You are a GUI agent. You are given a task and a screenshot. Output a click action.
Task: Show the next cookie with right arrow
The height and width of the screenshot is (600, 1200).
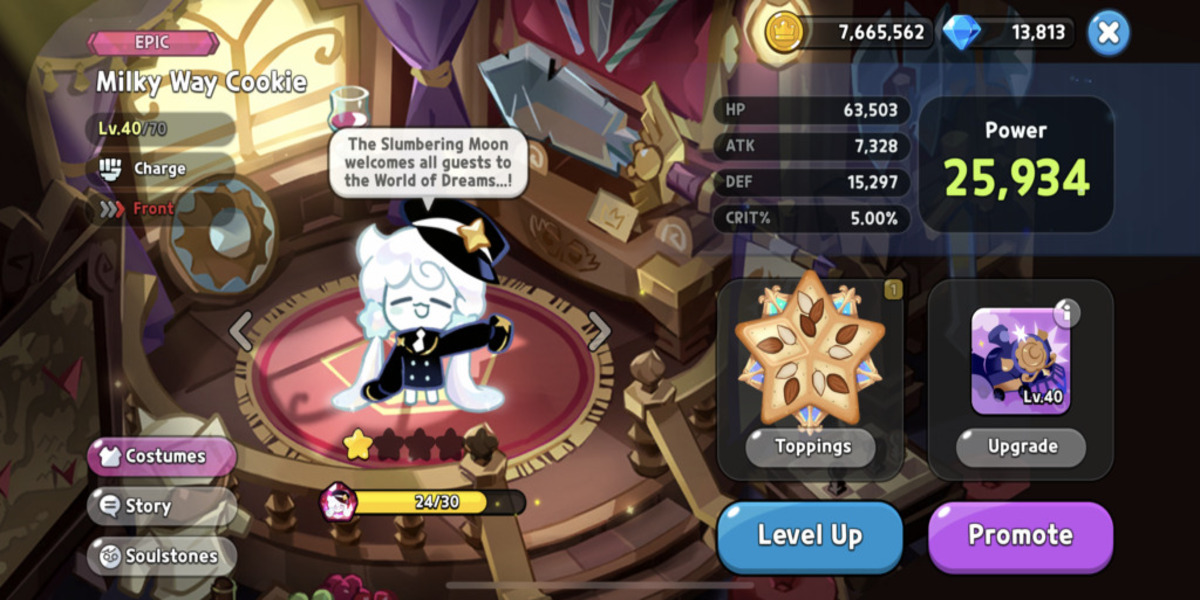(598, 331)
